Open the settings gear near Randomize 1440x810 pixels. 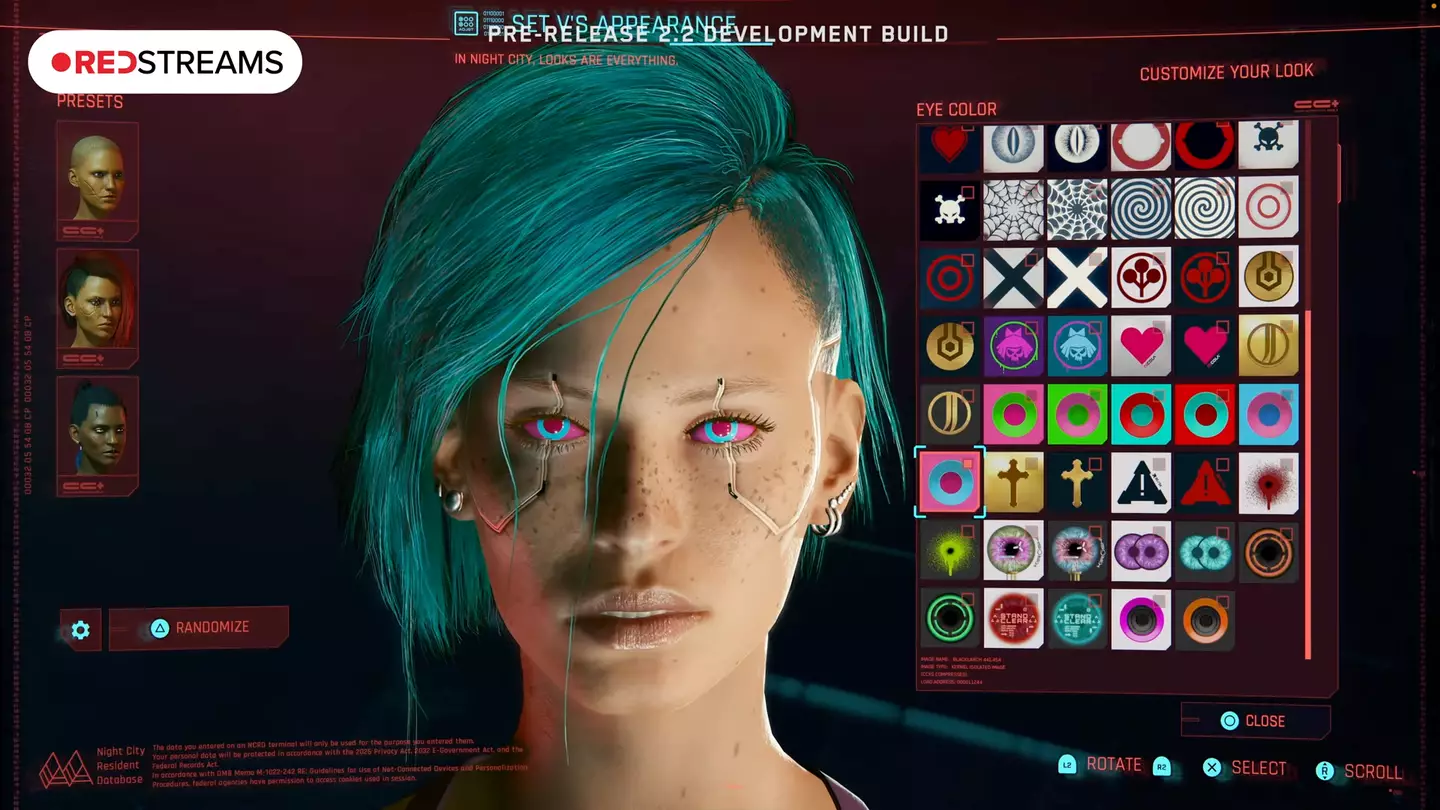(78, 628)
